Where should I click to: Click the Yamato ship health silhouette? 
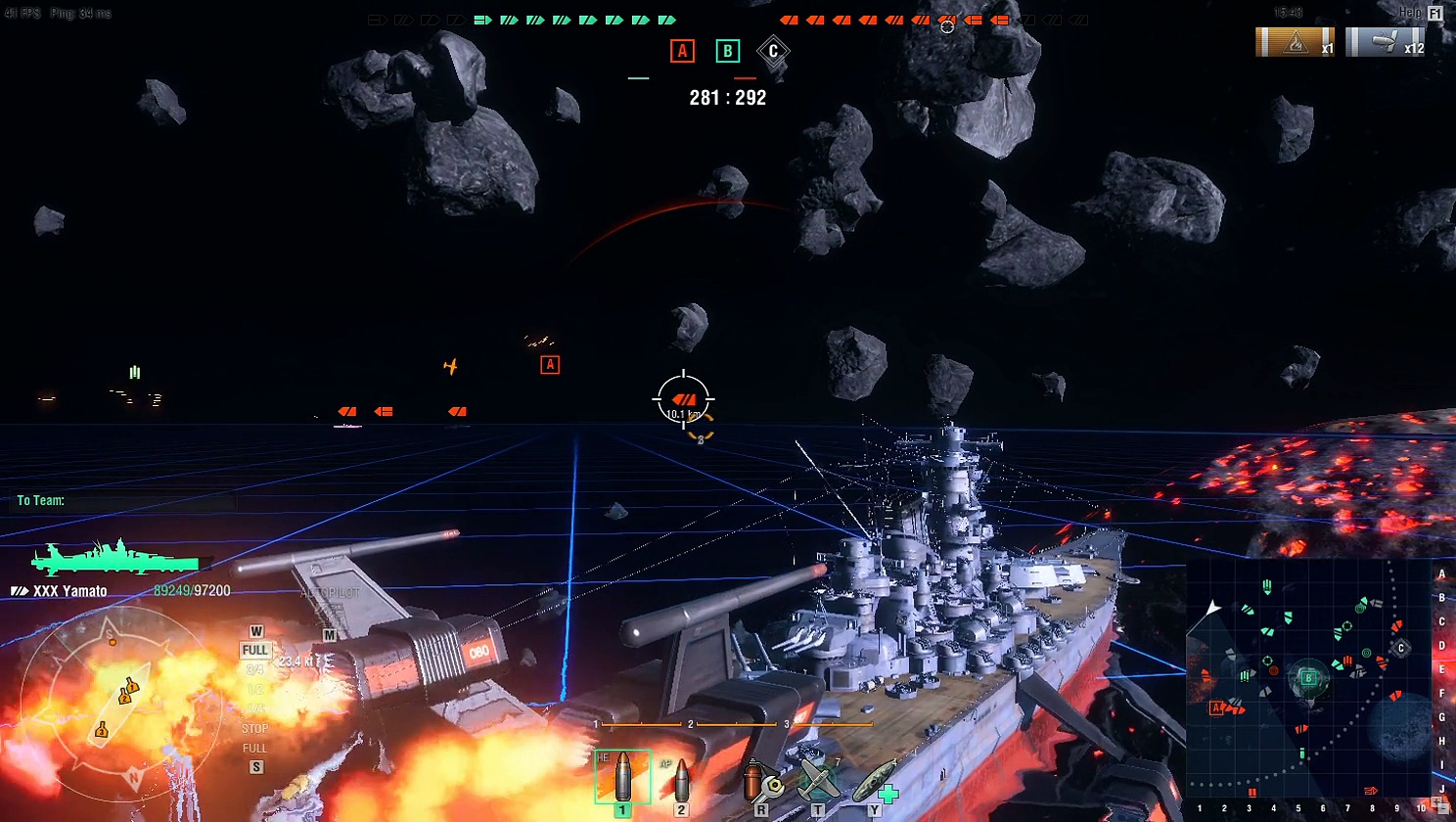(x=117, y=560)
